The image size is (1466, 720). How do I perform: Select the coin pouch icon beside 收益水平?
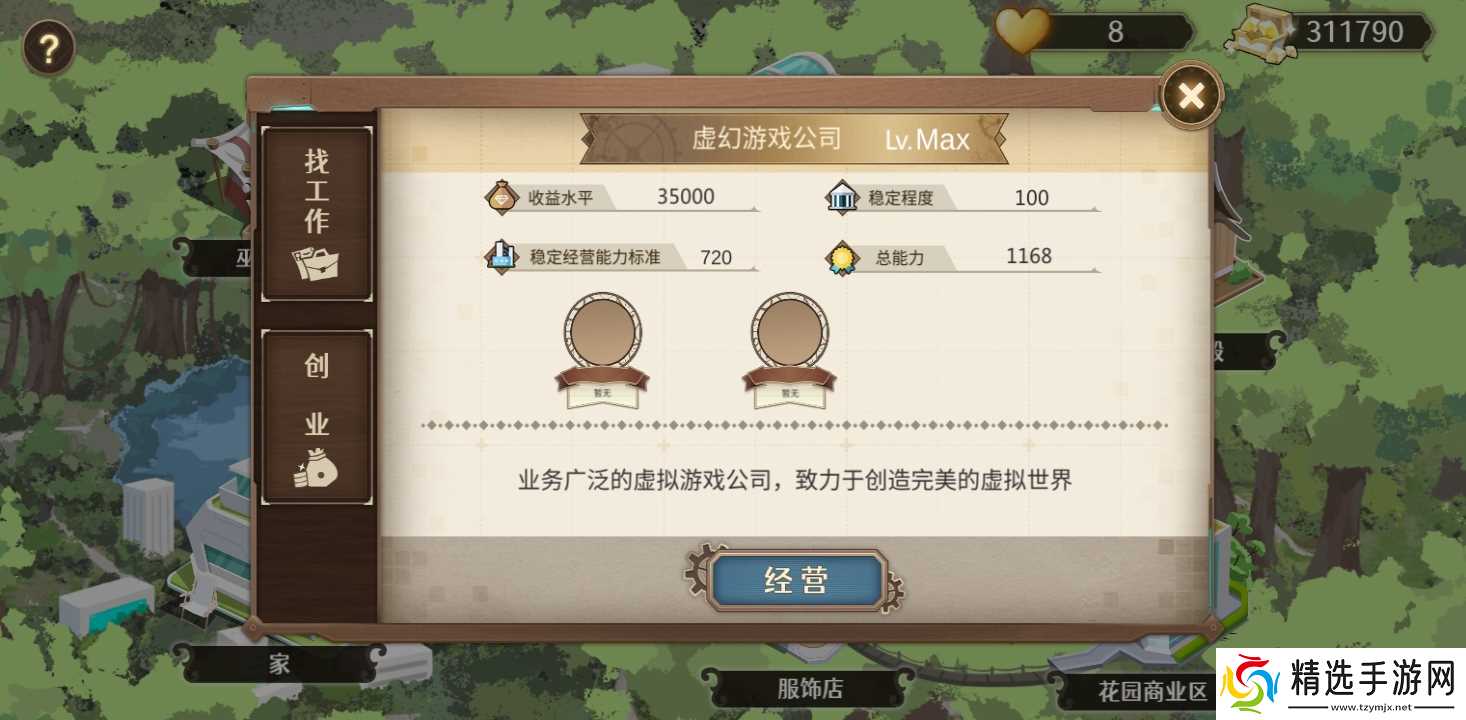coord(500,197)
